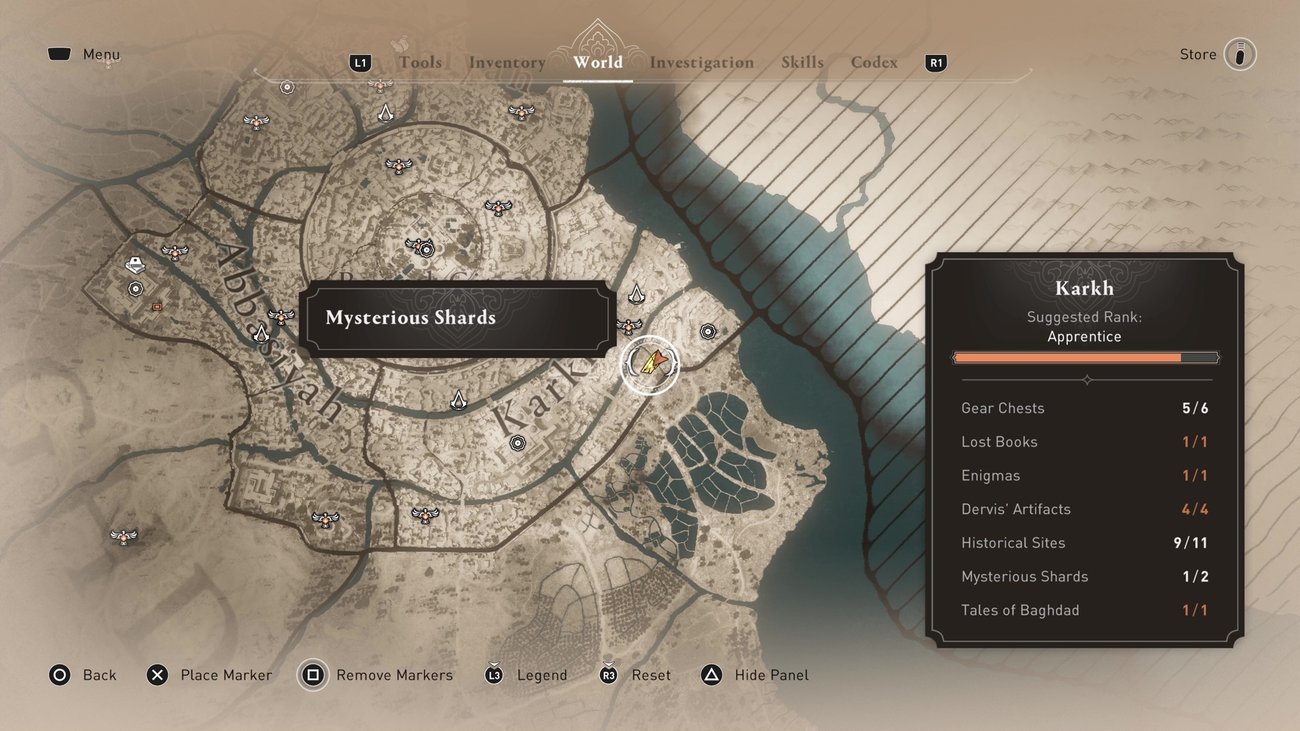This screenshot has height=731, width=1300.
Task: Click the Tales of Baghdad entry
Action: pyautogui.click(x=1085, y=610)
